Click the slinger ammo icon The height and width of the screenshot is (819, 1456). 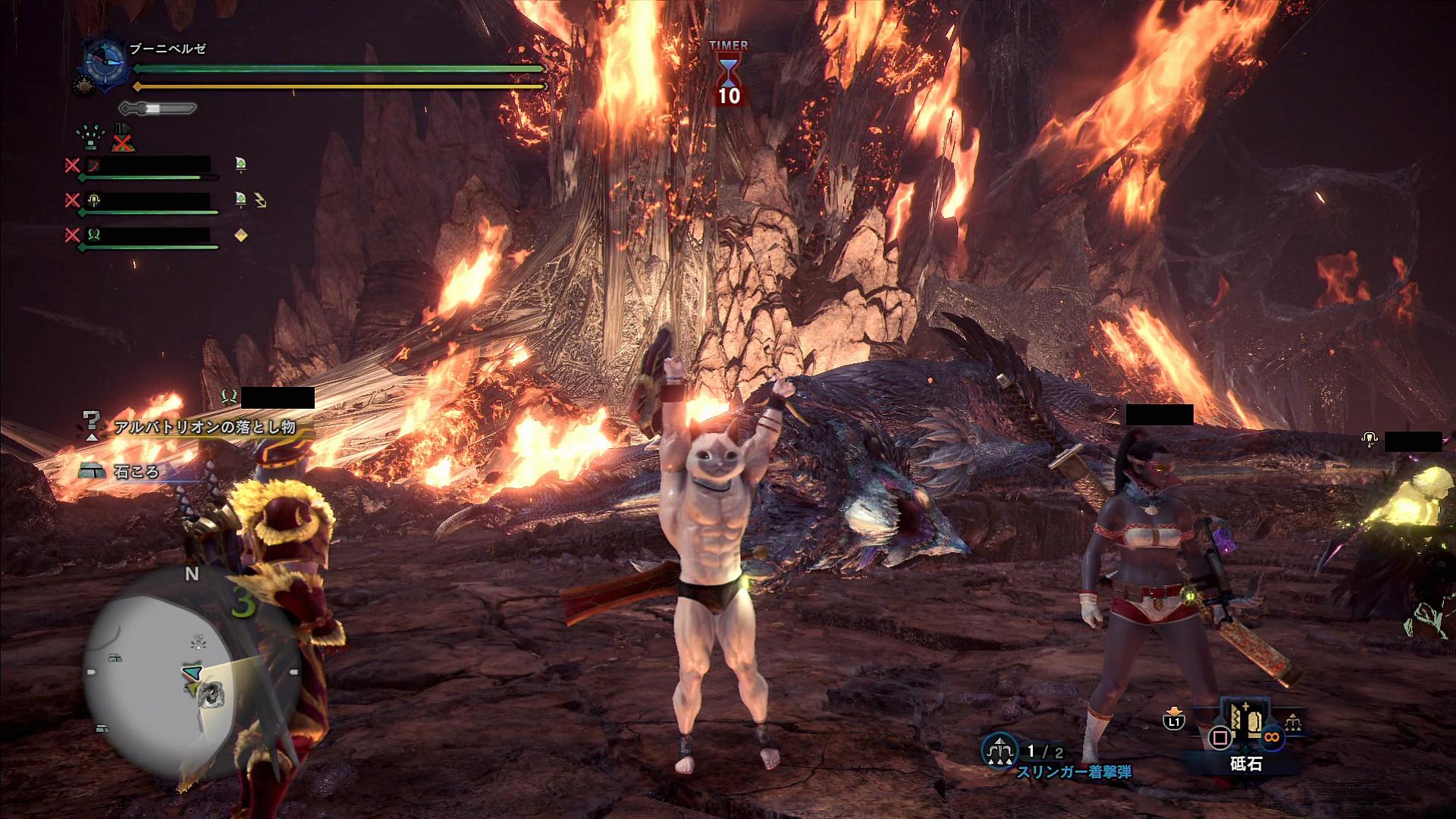[999, 752]
